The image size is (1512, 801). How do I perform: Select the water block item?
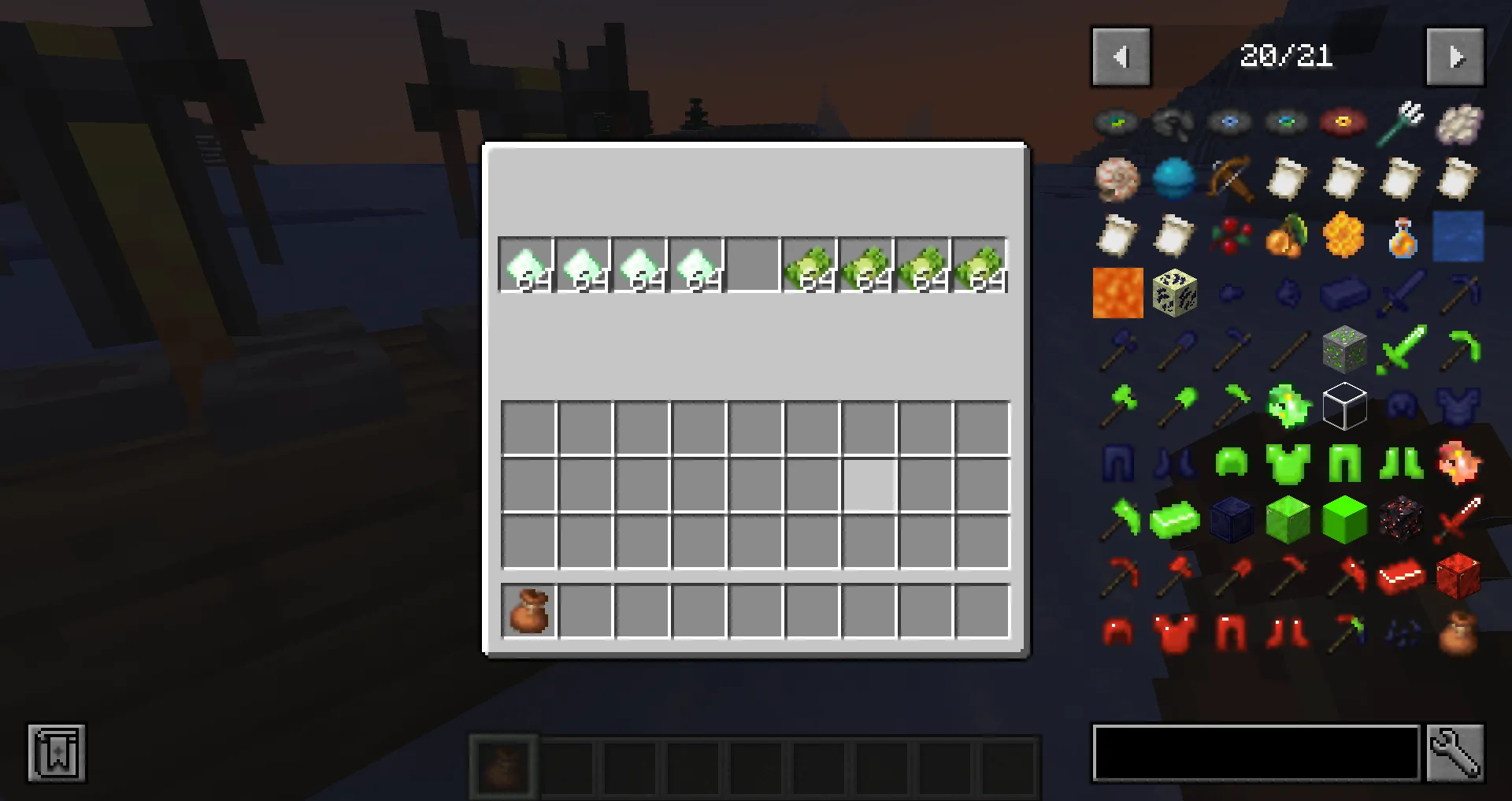1457,236
